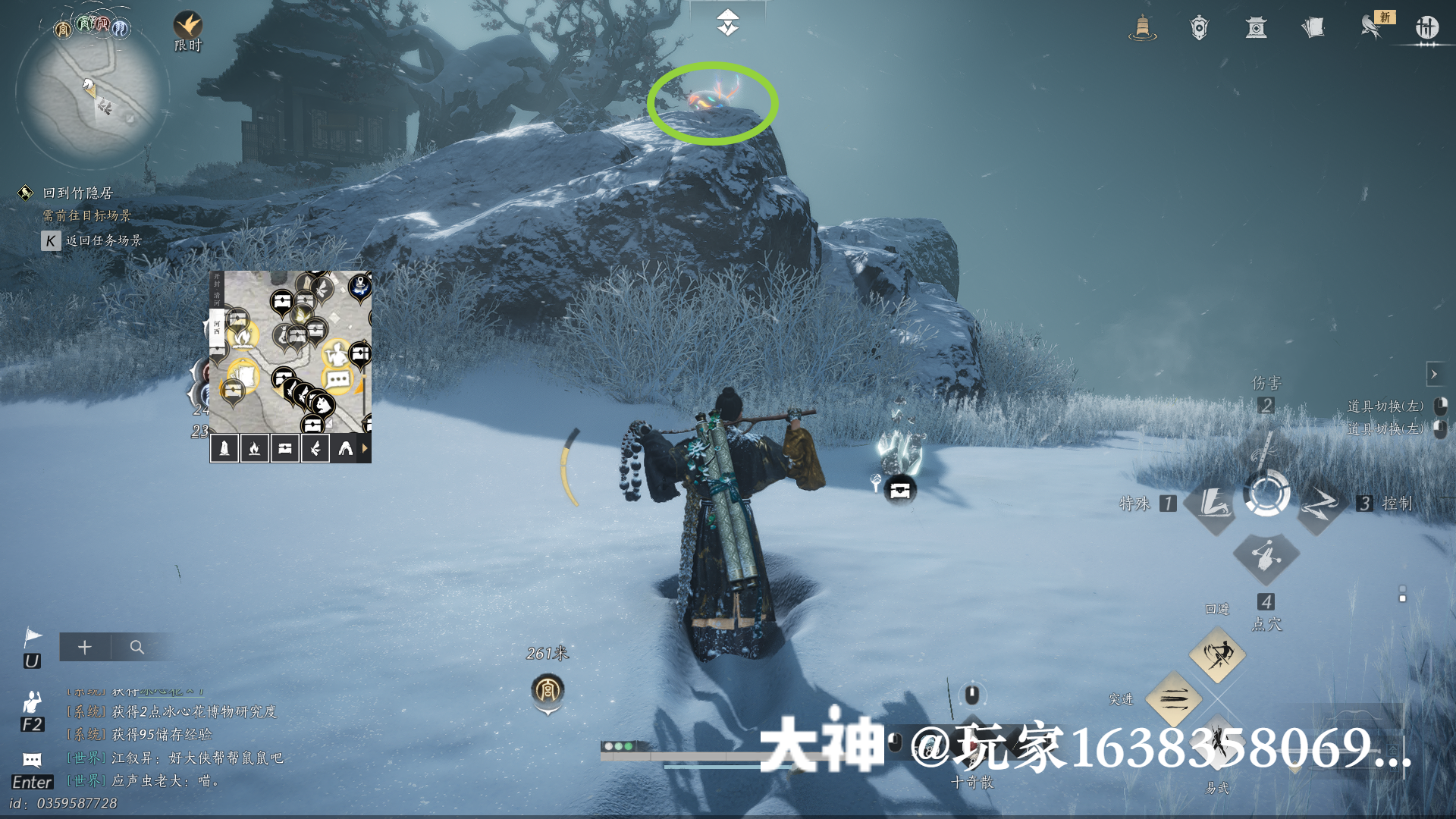This screenshot has height=819, width=1456.
Task: Toggle the stone stele map filter
Action: tap(224, 448)
